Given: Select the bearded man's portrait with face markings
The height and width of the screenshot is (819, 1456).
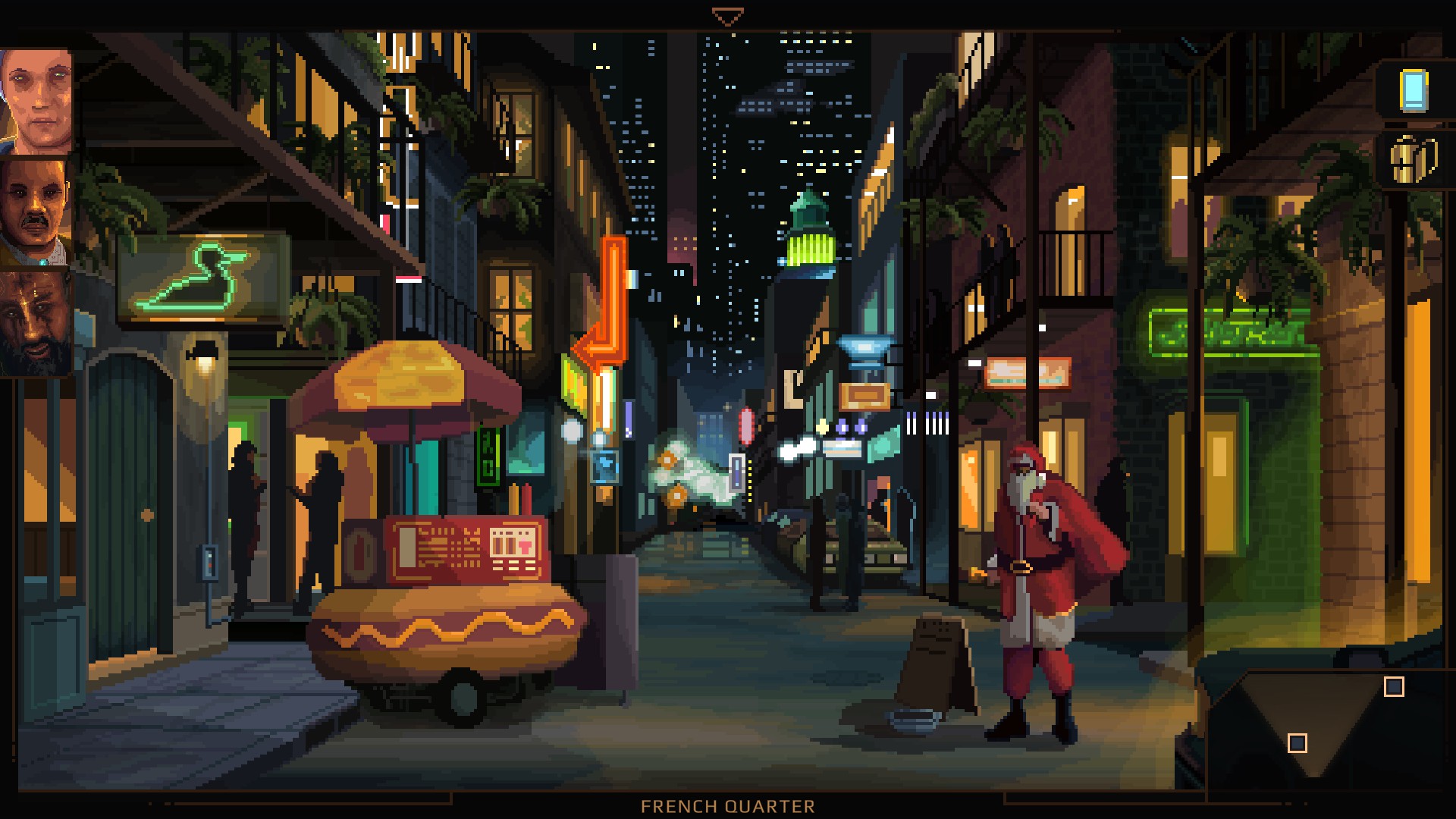Looking at the screenshot, I should pos(36,322).
